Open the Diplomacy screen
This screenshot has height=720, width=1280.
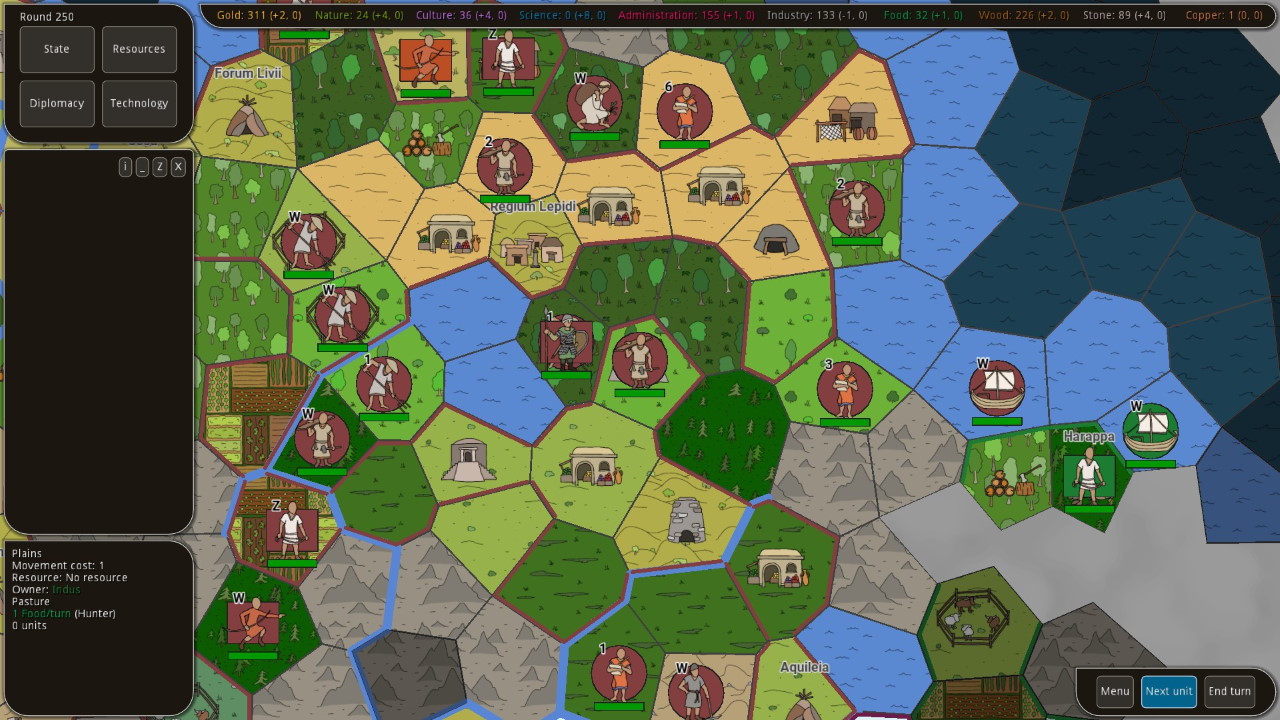point(57,103)
